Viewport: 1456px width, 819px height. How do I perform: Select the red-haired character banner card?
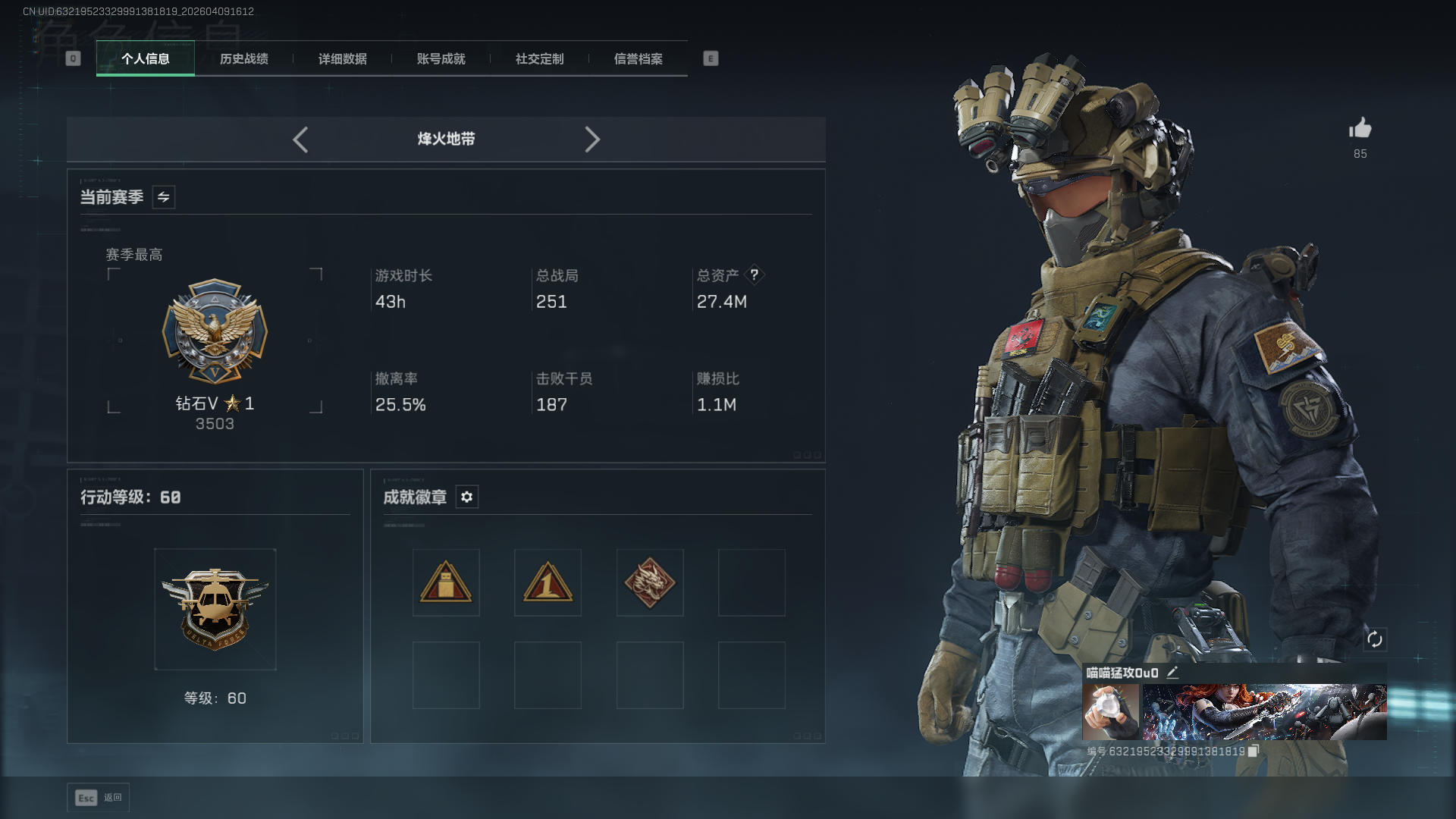(1264, 712)
